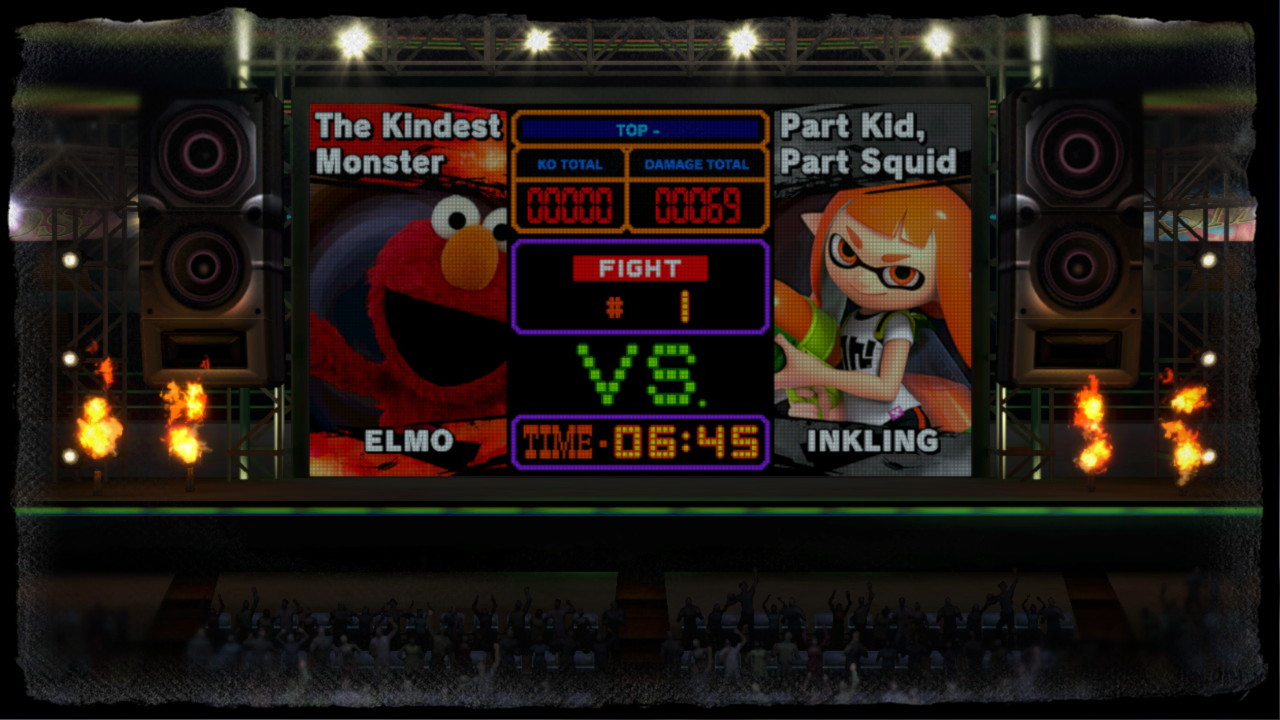The width and height of the screenshot is (1280, 720).
Task: Expand the fight number panel
Action: click(640, 285)
